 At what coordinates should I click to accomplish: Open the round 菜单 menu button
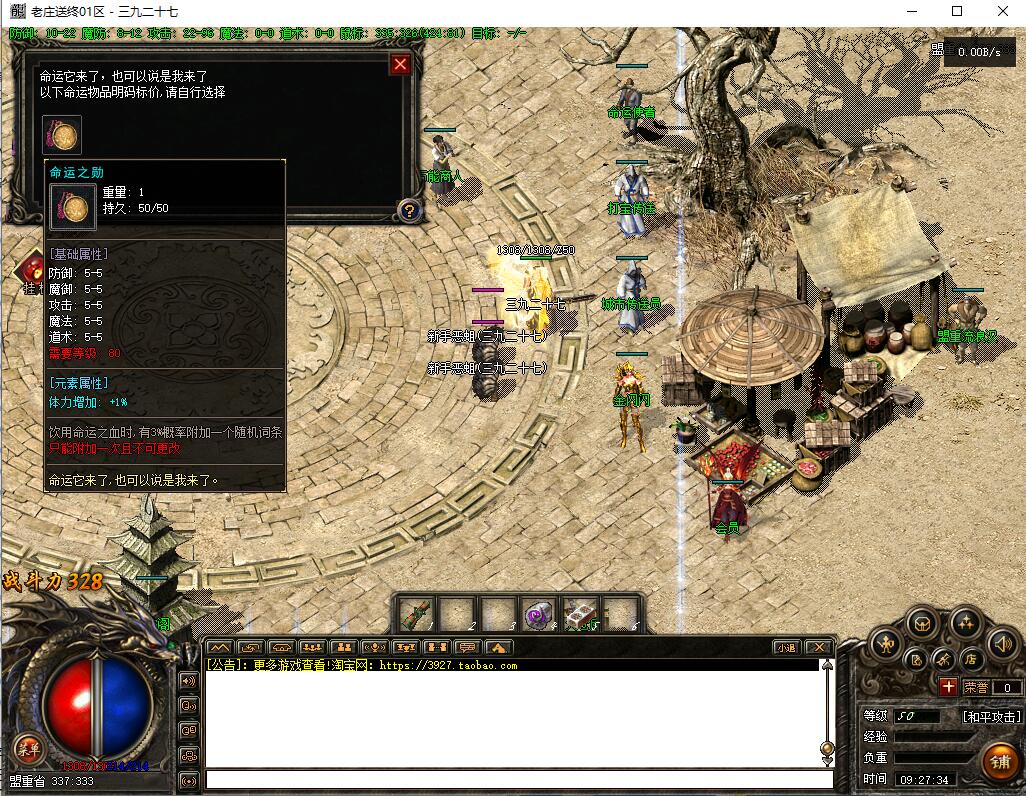click(x=27, y=749)
